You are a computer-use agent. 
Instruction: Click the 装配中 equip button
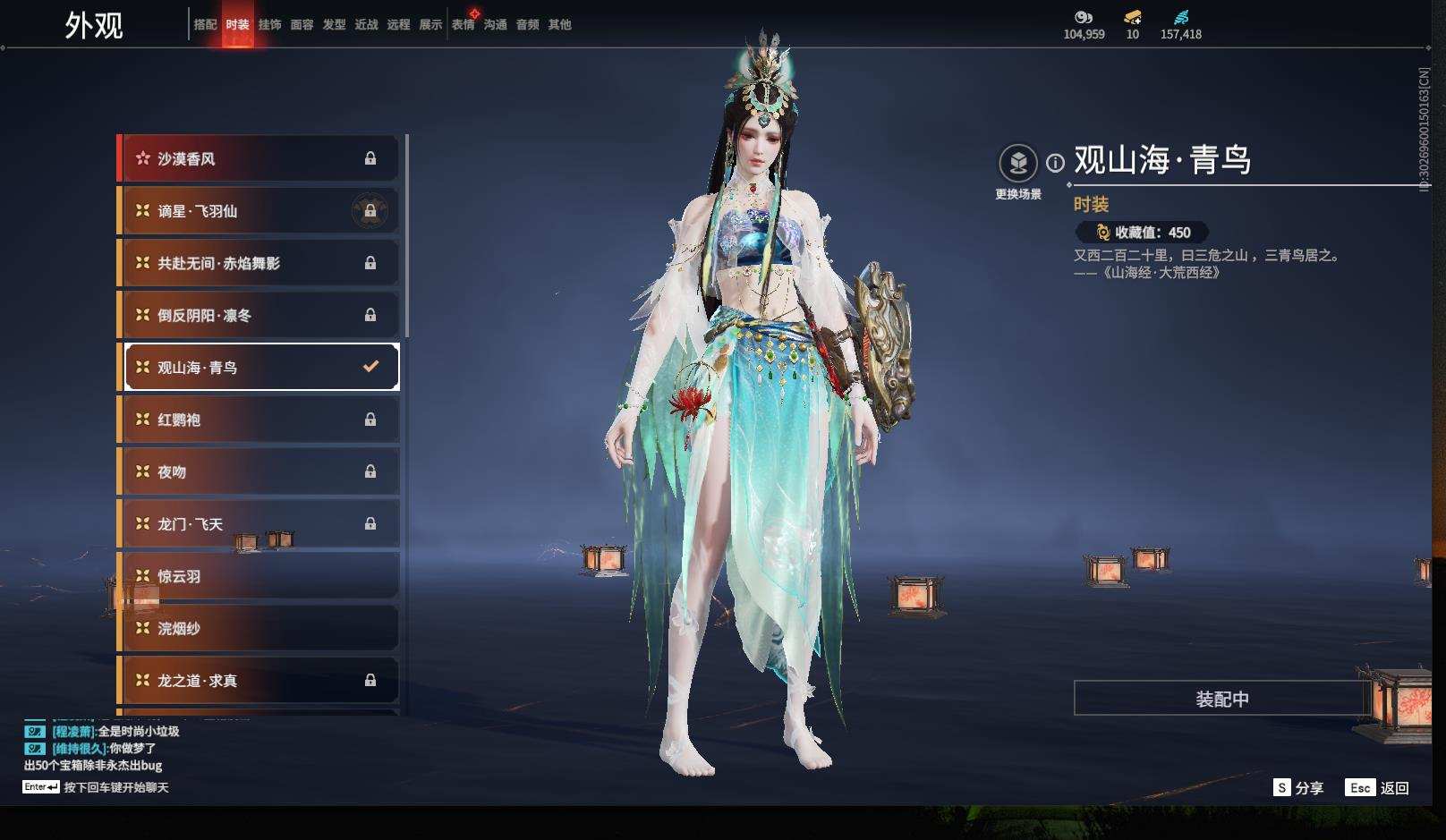pyautogui.click(x=1221, y=699)
